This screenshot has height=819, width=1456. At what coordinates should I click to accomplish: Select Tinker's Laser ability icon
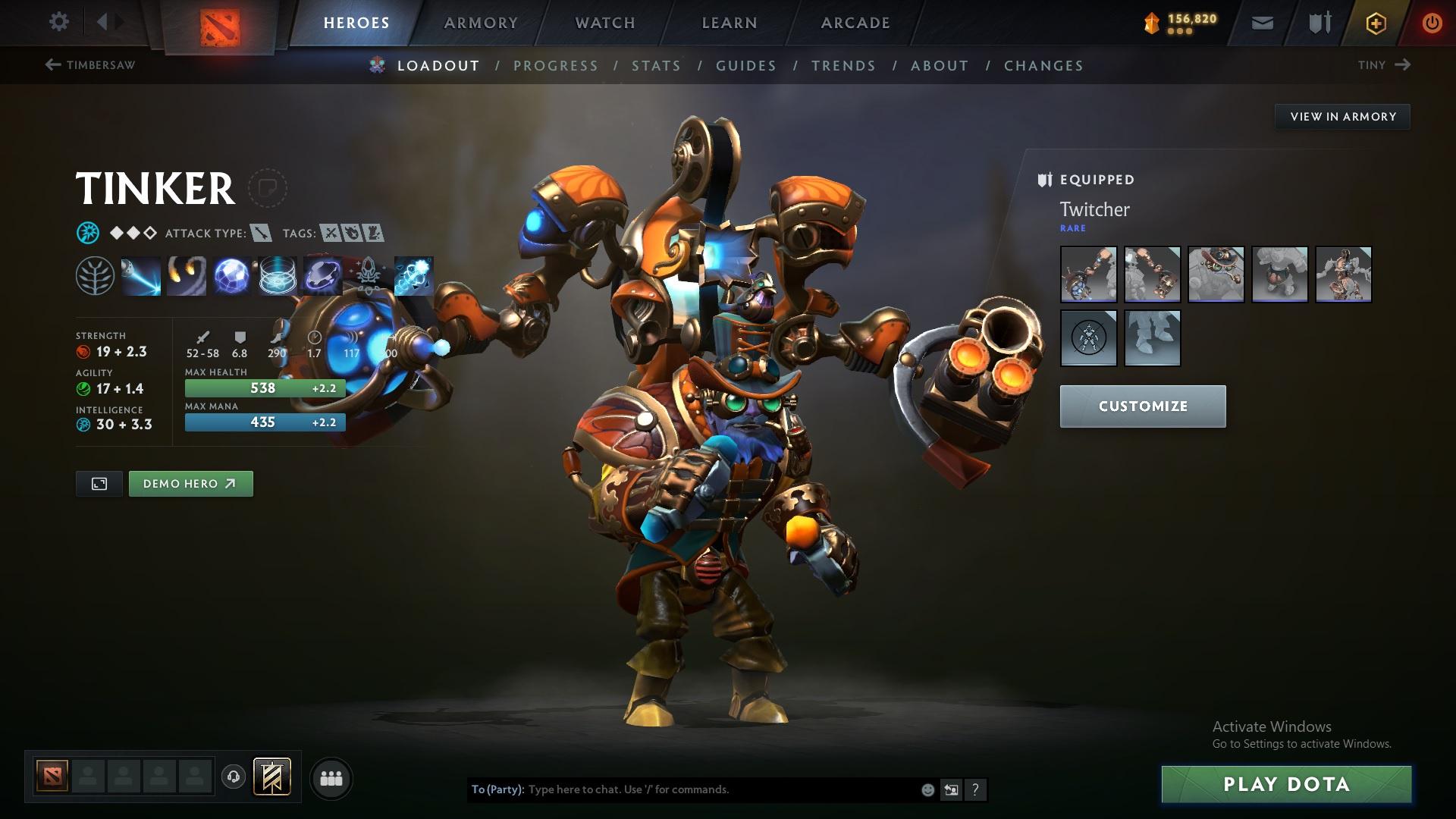pos(141,275)
